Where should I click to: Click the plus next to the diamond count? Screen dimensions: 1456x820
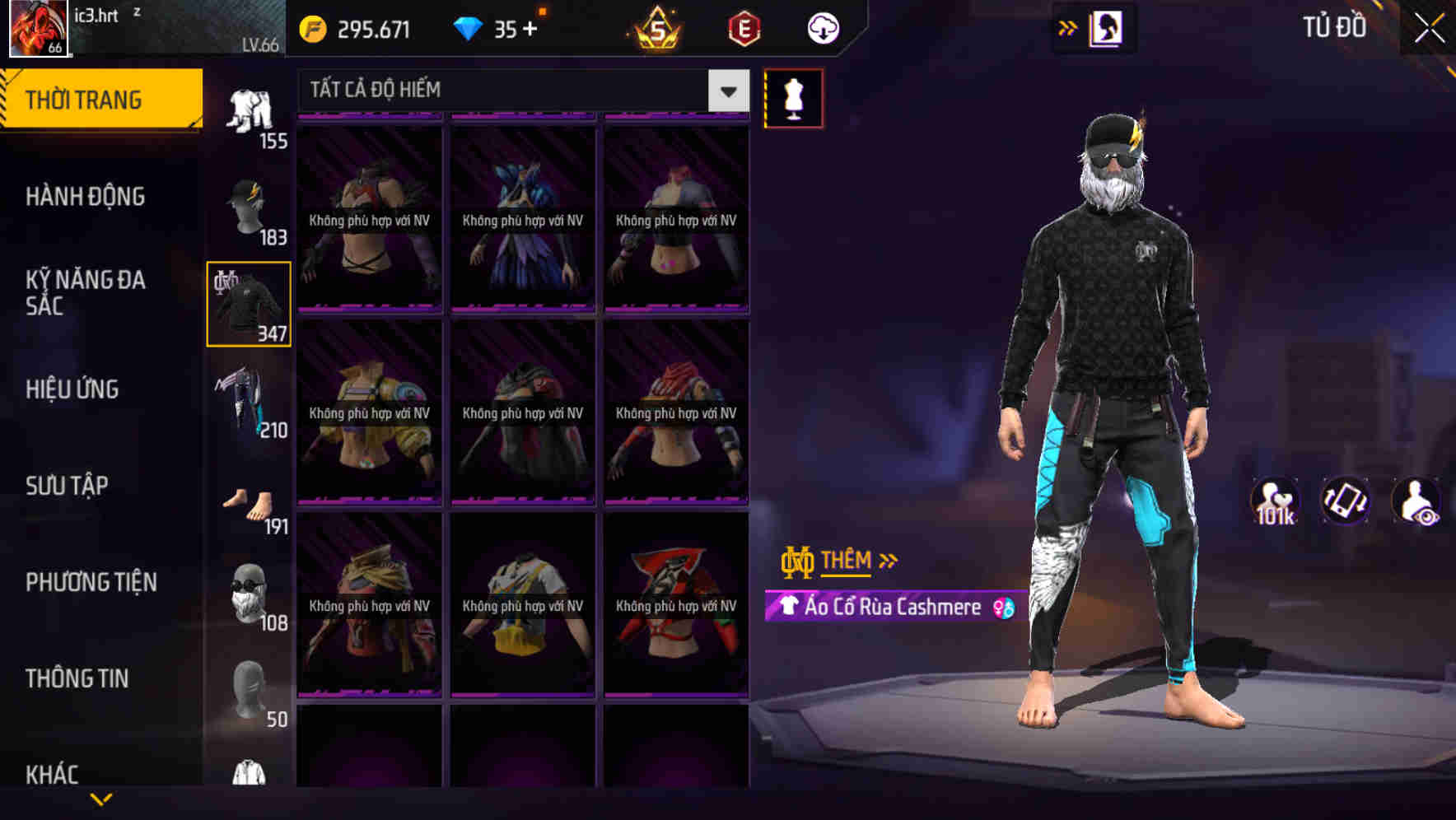click(530, 27)
